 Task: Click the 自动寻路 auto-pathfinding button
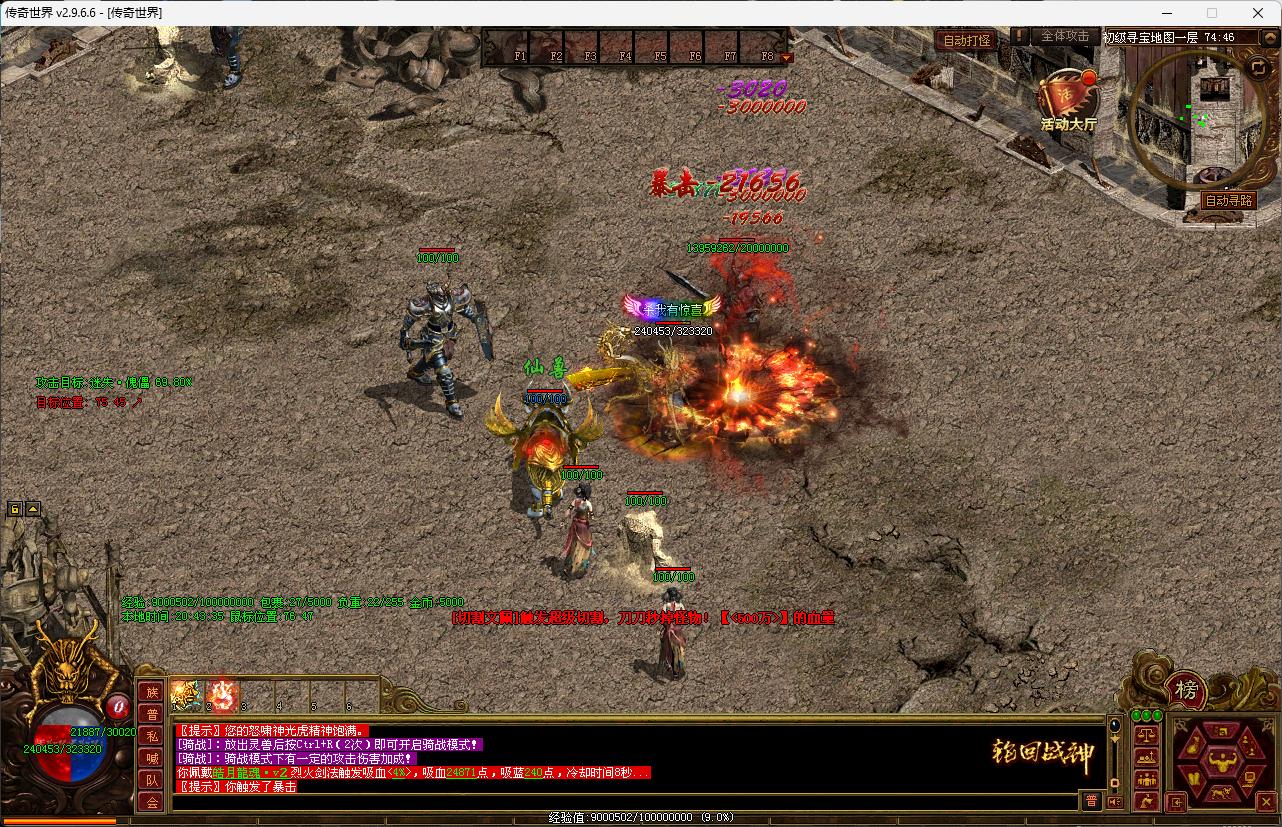tap(1229, 200)
